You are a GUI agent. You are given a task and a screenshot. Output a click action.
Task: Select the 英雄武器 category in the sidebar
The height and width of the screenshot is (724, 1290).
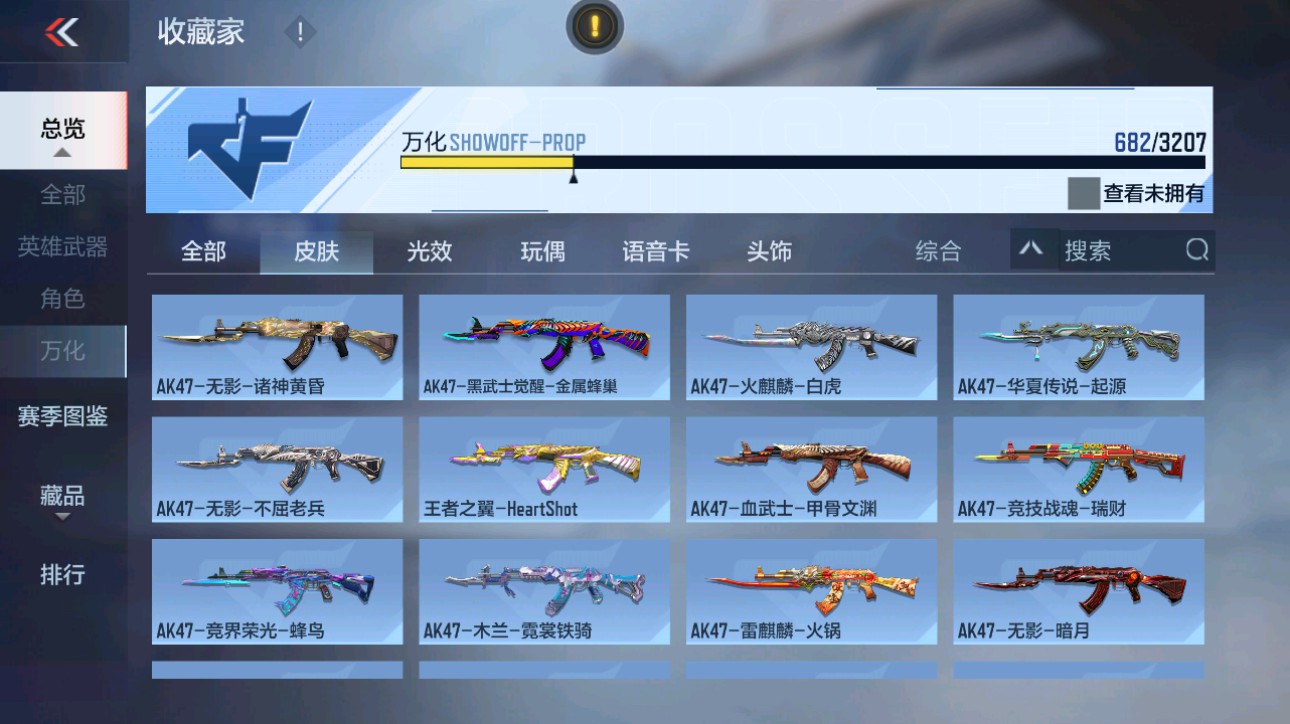pos(62,247)
